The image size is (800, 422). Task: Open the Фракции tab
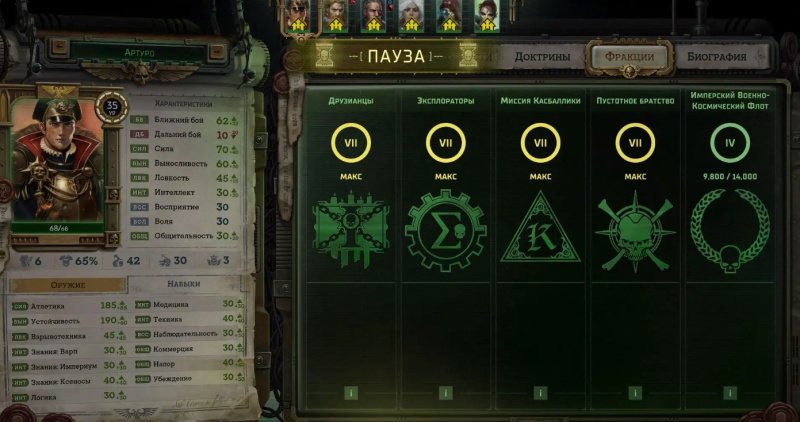click(629, 56)
